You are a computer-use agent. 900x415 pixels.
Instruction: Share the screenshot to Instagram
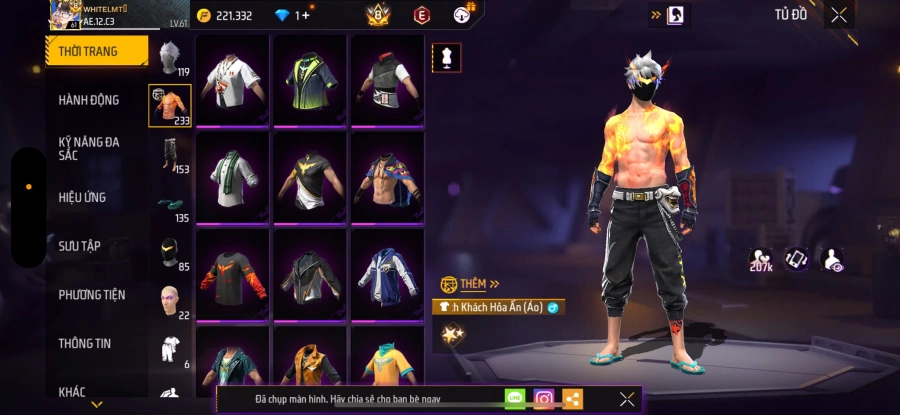coord(543,399)
